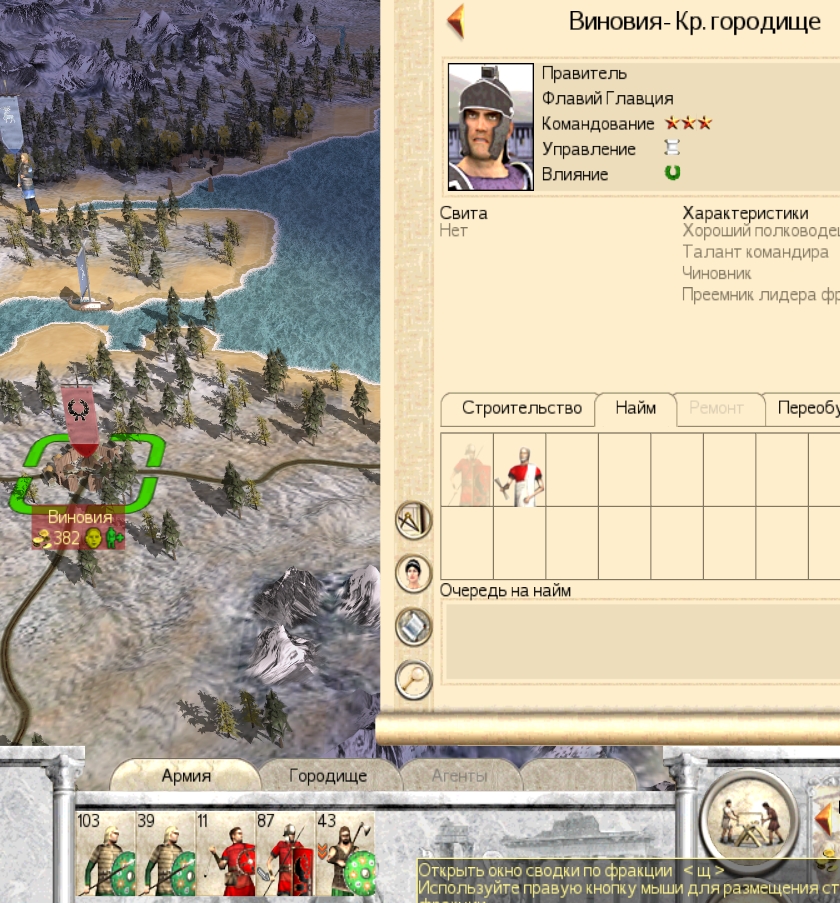This screenshot has width=840, height=903.
Task: Select the Виновия settlement label on map
Action: pos(80,518)
